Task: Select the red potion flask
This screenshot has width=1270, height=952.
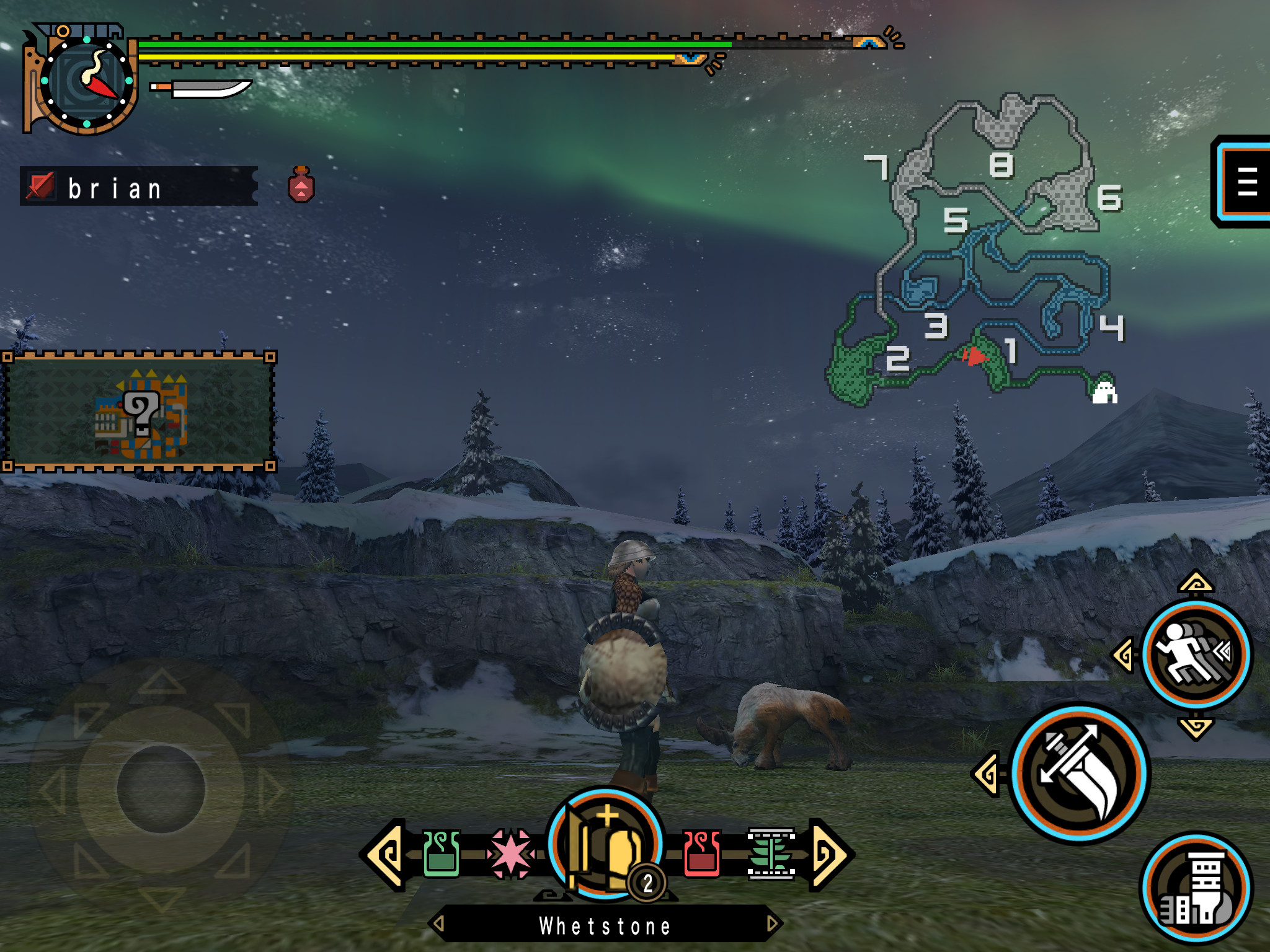Action: (x=702, y=855)
